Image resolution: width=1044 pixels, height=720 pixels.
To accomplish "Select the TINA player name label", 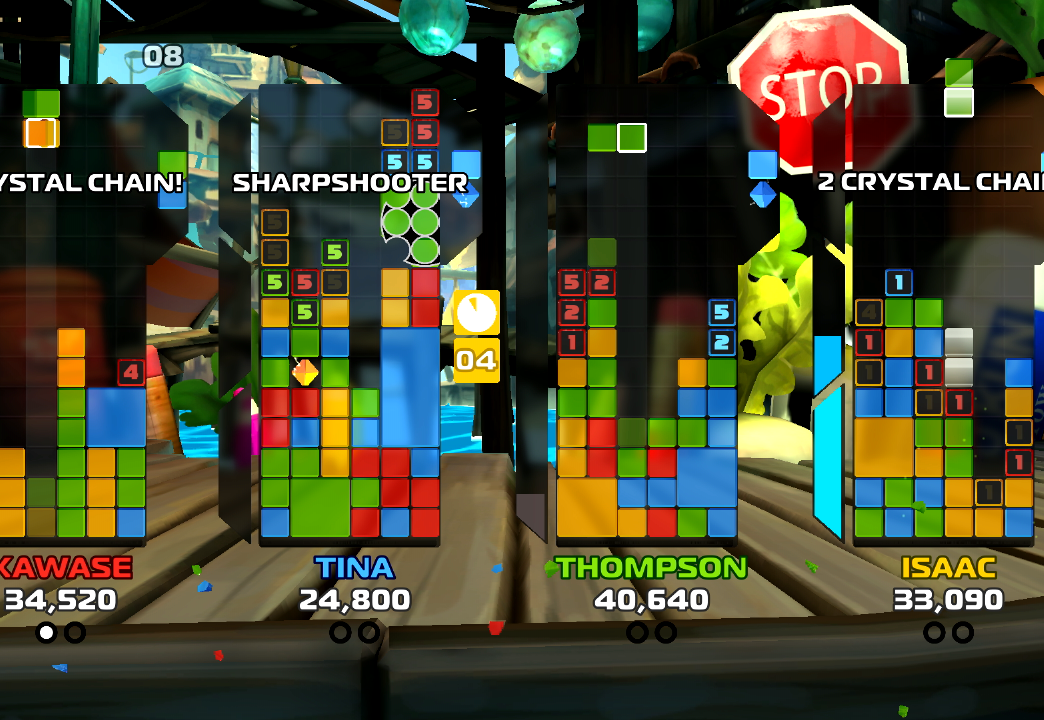I will coord(355,568).
